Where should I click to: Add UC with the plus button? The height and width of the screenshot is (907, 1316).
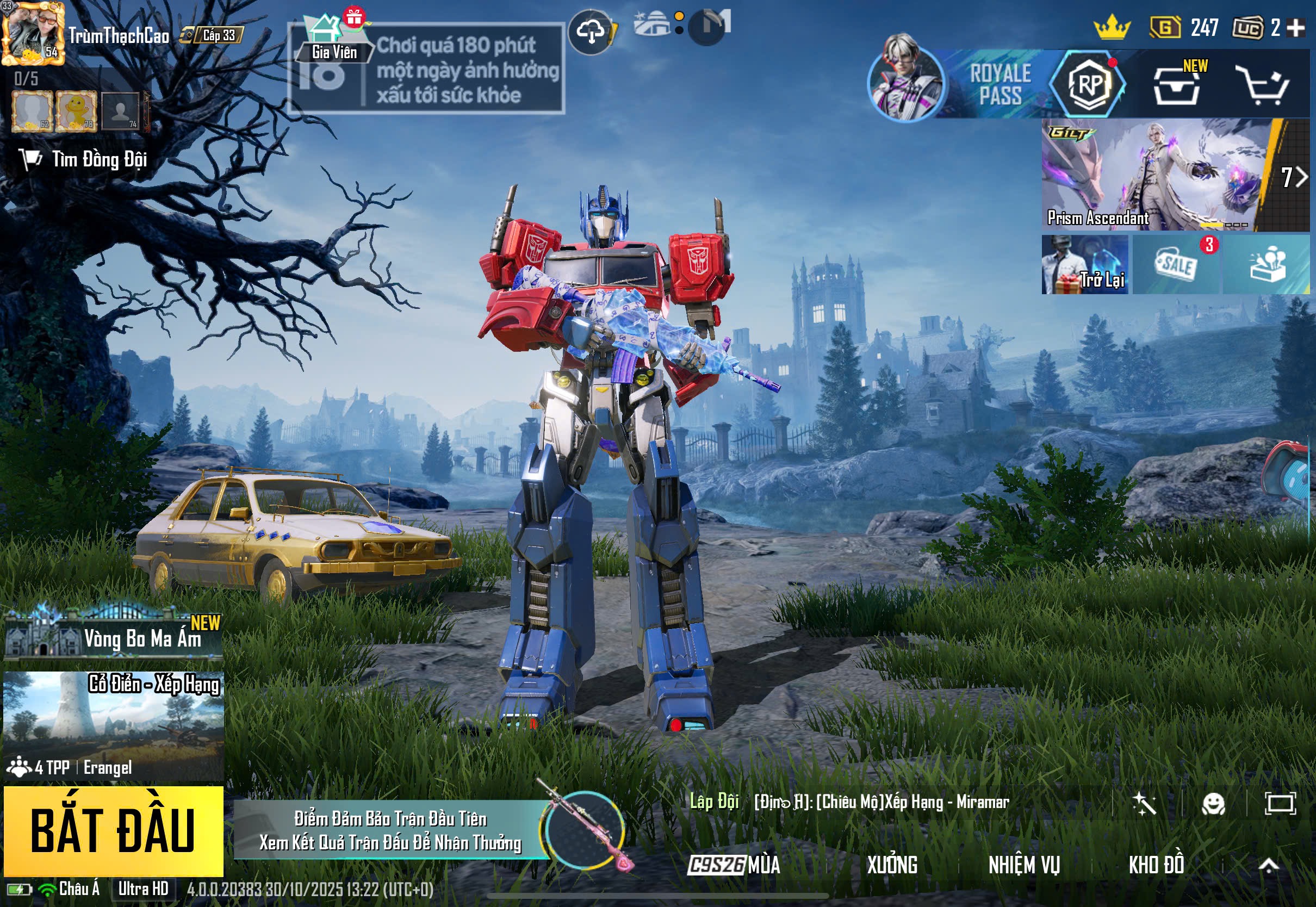1295,27
